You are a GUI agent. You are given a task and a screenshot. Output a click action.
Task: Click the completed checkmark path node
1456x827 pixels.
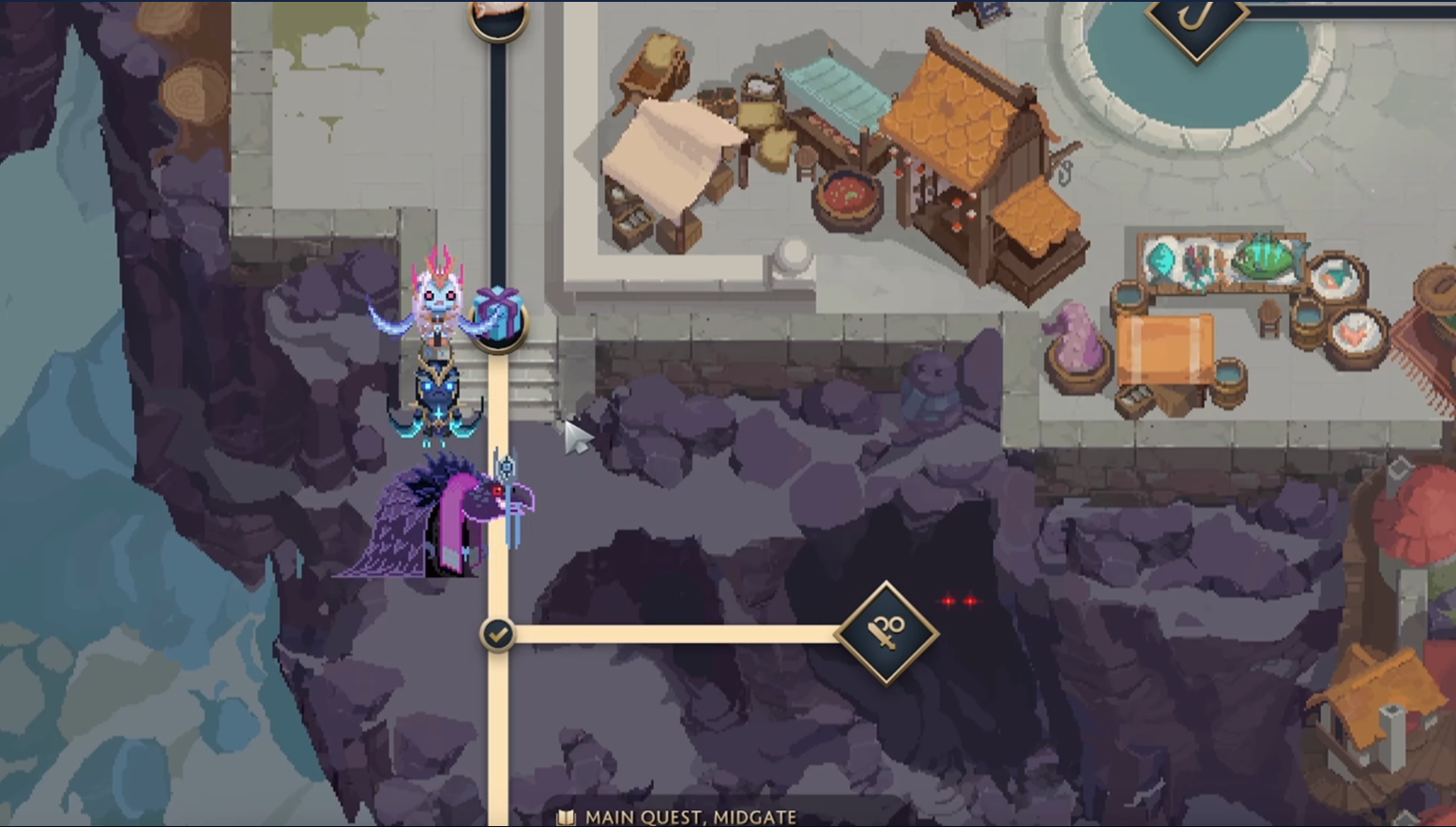(498, 635)
